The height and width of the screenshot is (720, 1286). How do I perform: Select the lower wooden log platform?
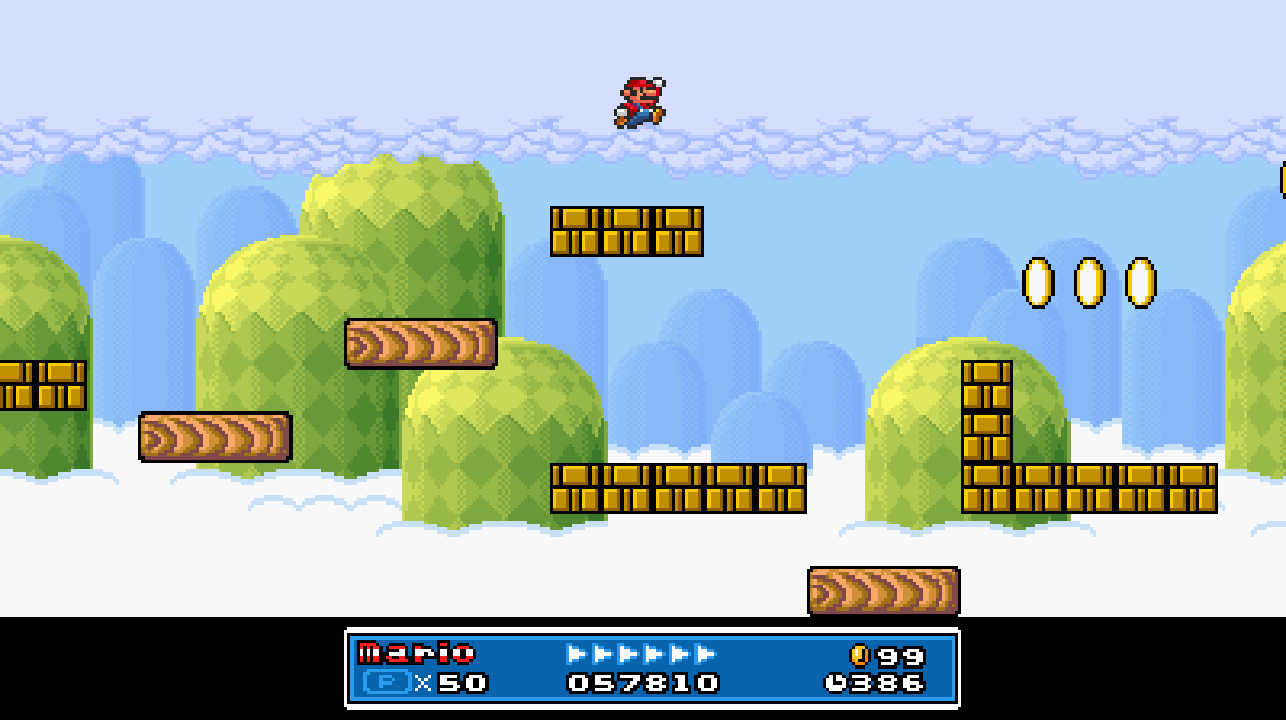[x=215, y=438]
